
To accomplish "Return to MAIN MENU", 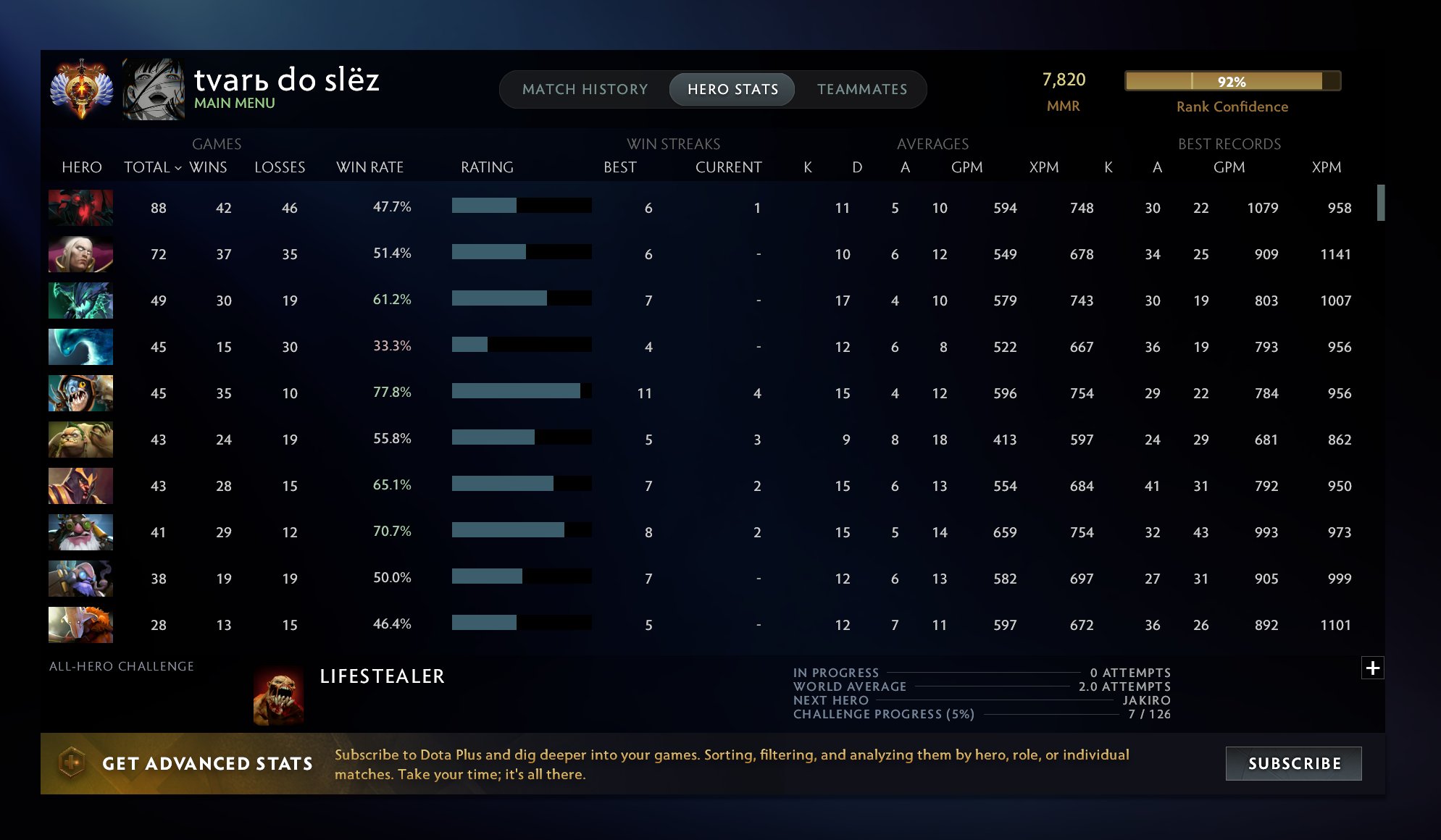I will point(235,102).
